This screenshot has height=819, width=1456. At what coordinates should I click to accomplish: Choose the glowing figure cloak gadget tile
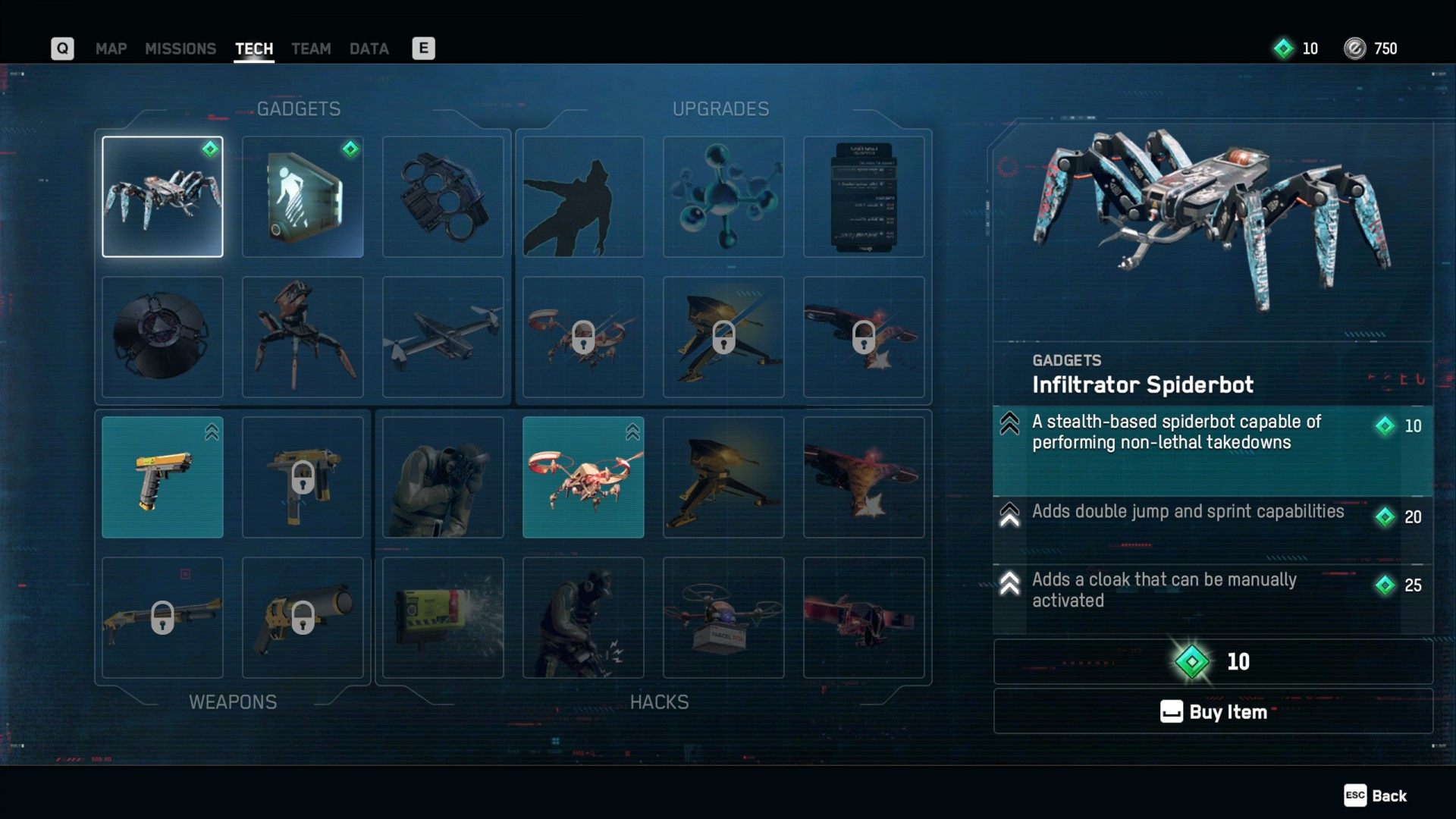click(303, 197)
